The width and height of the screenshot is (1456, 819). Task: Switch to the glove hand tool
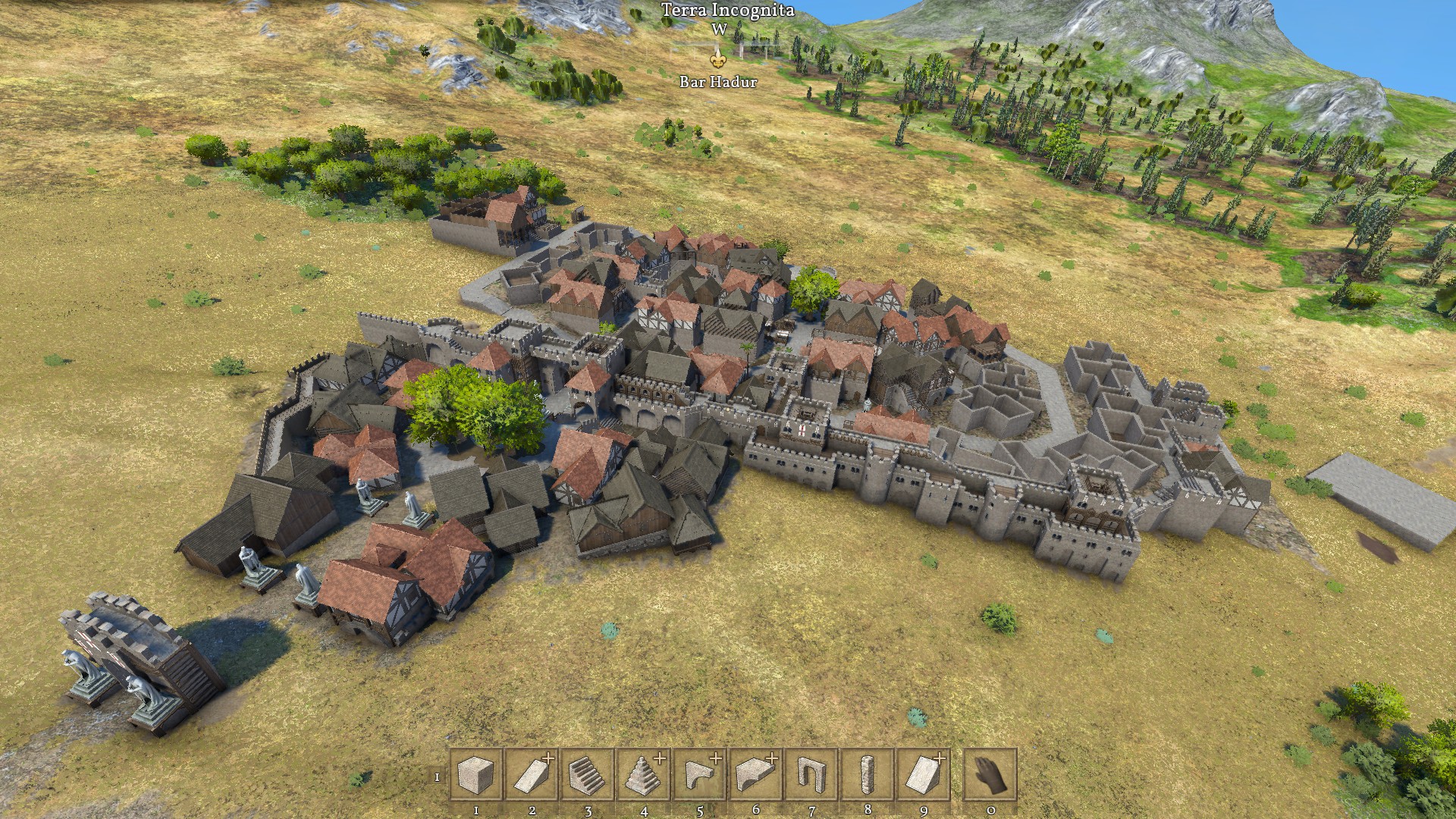pos(990,775)
